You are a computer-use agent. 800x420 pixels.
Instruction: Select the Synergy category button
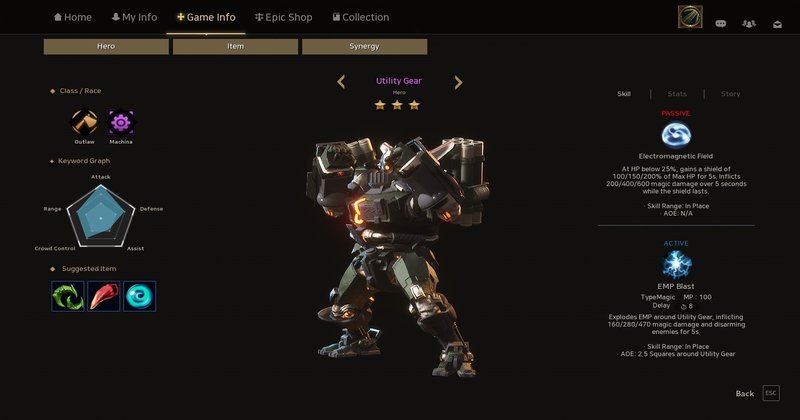364,47
